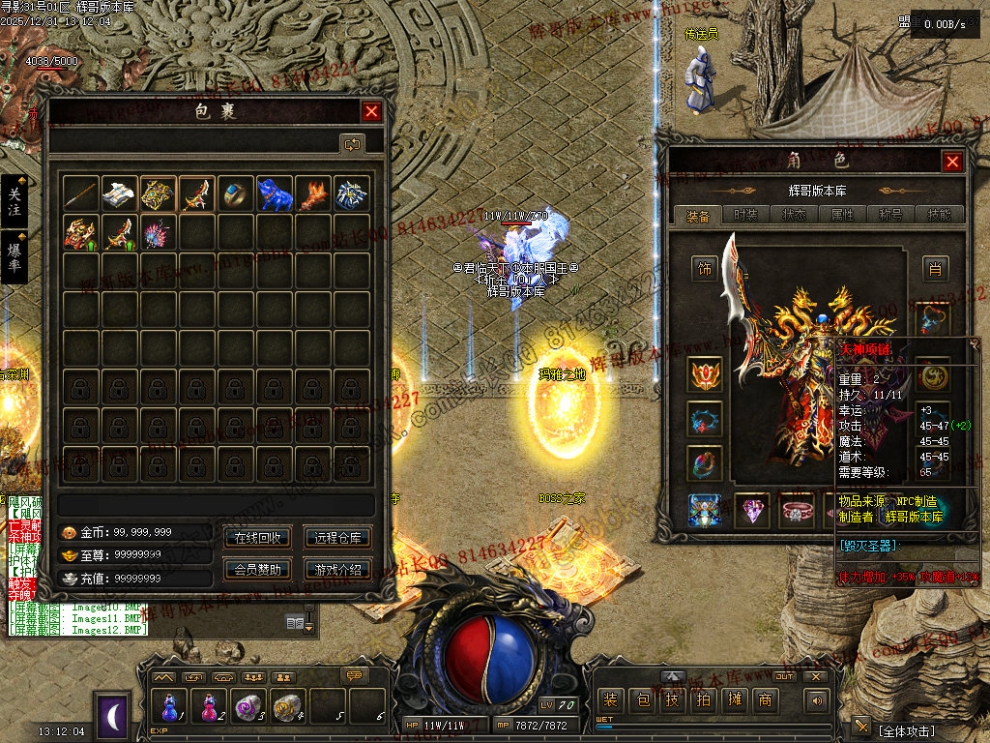The height and width of the screenshot is (743, 990).
Task: Open the 远程仓库 remote warehouse
Action: pos(338,537)
